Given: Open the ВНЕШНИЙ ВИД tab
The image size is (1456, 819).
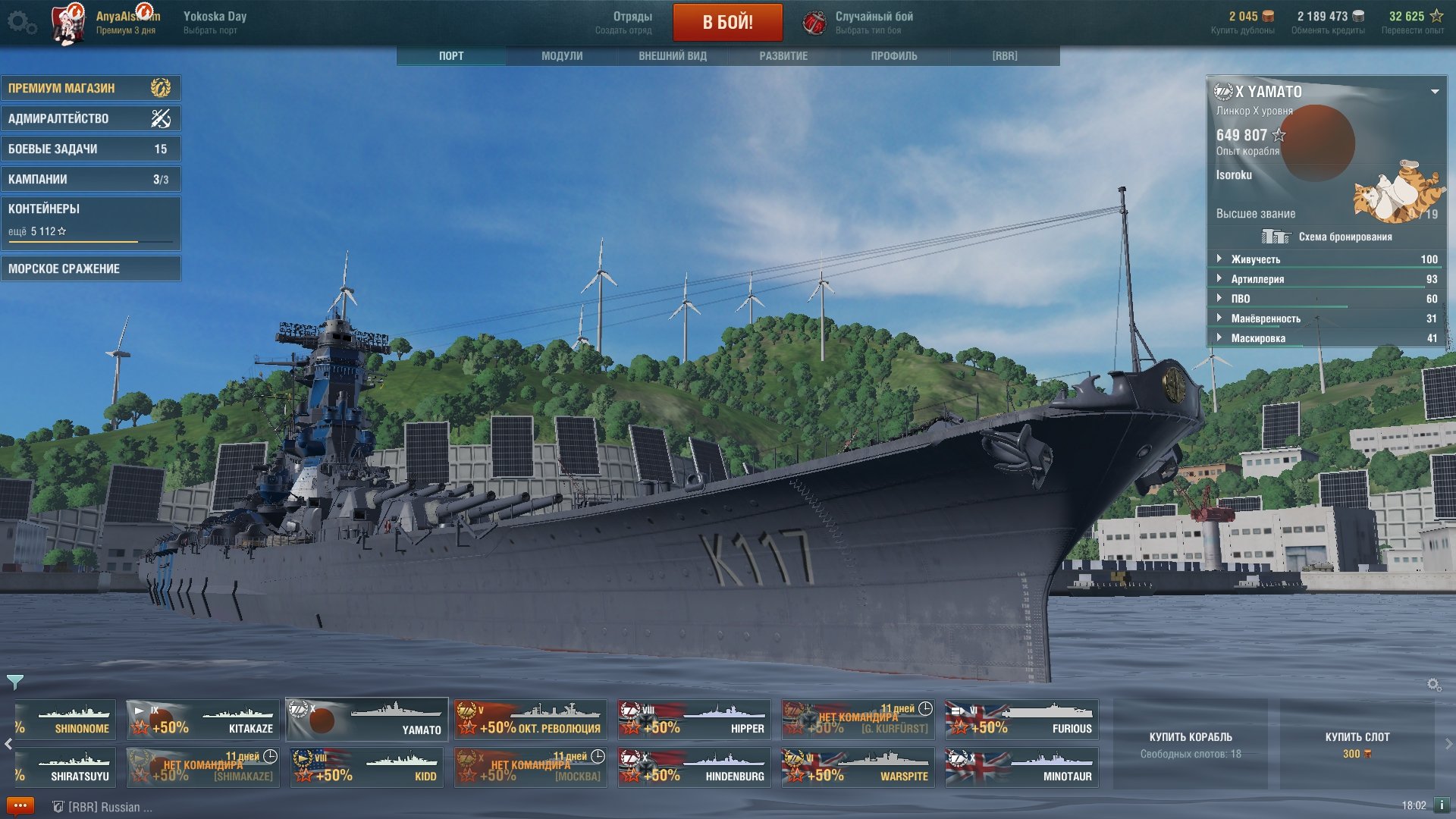Looking at the screenshot, I should (673, 56).
